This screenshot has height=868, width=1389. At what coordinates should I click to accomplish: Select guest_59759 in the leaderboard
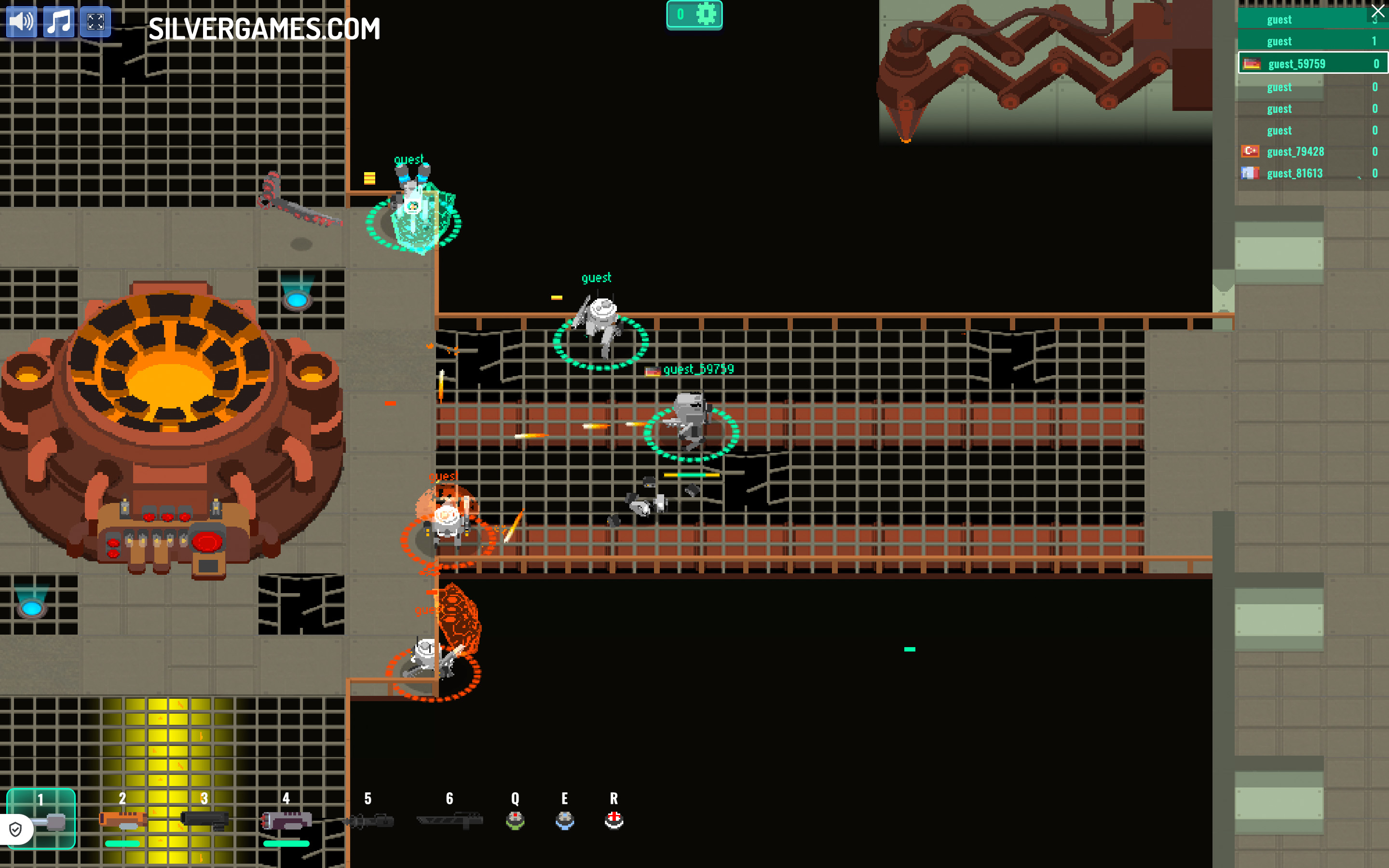coord(1312,64)
